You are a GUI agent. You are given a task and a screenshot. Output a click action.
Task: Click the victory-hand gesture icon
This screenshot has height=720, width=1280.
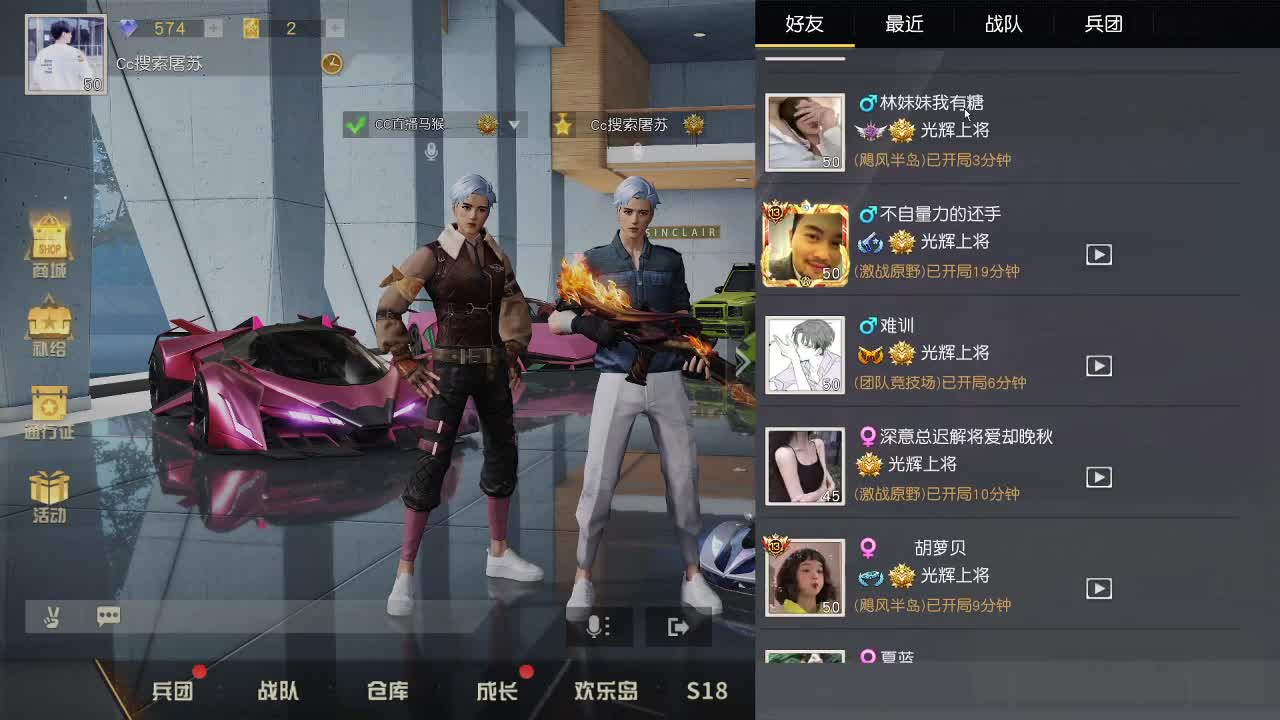pos(52,617)
